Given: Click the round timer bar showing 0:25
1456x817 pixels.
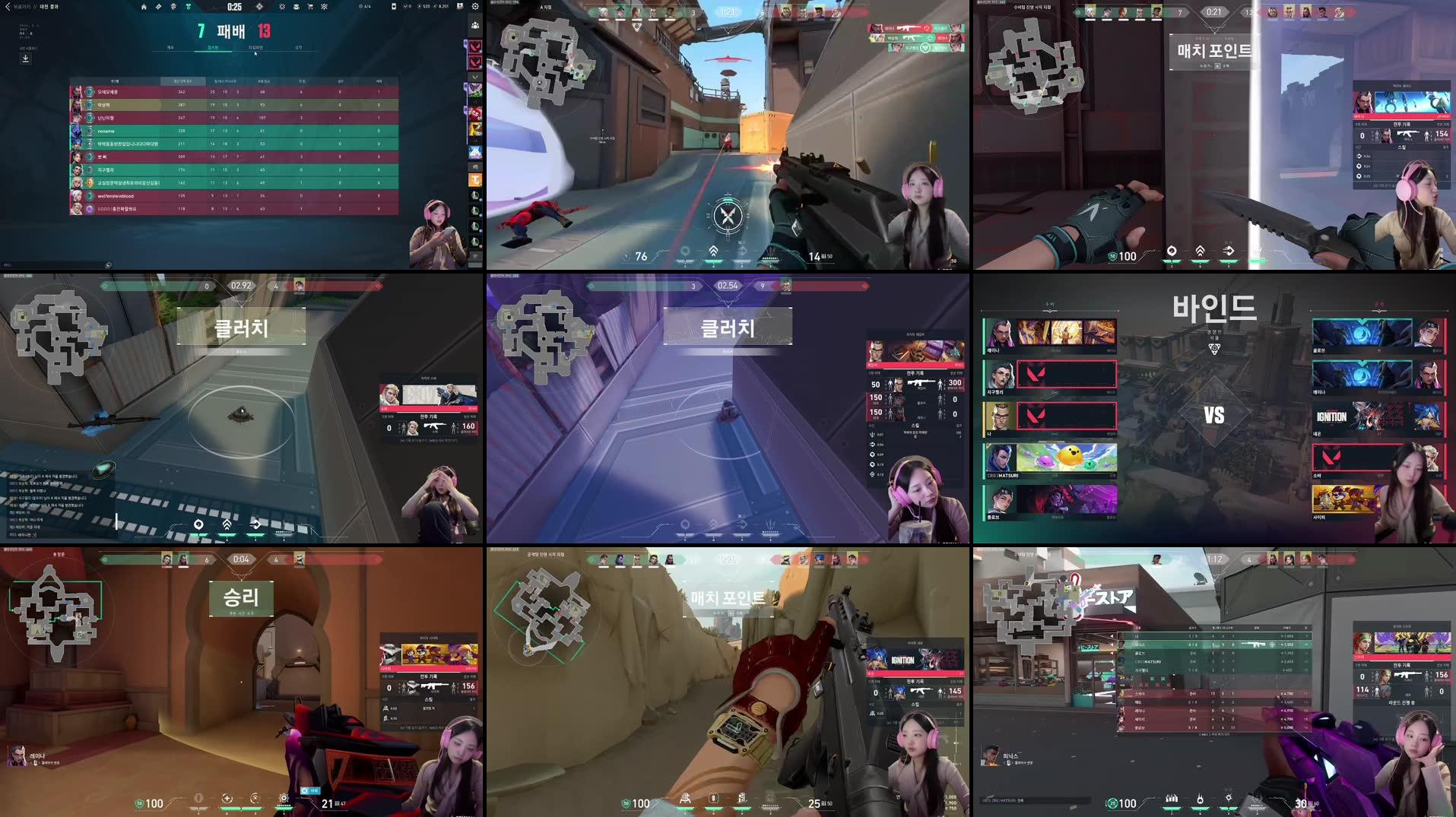Looking at the screenshot, I should tap(234, 7).
